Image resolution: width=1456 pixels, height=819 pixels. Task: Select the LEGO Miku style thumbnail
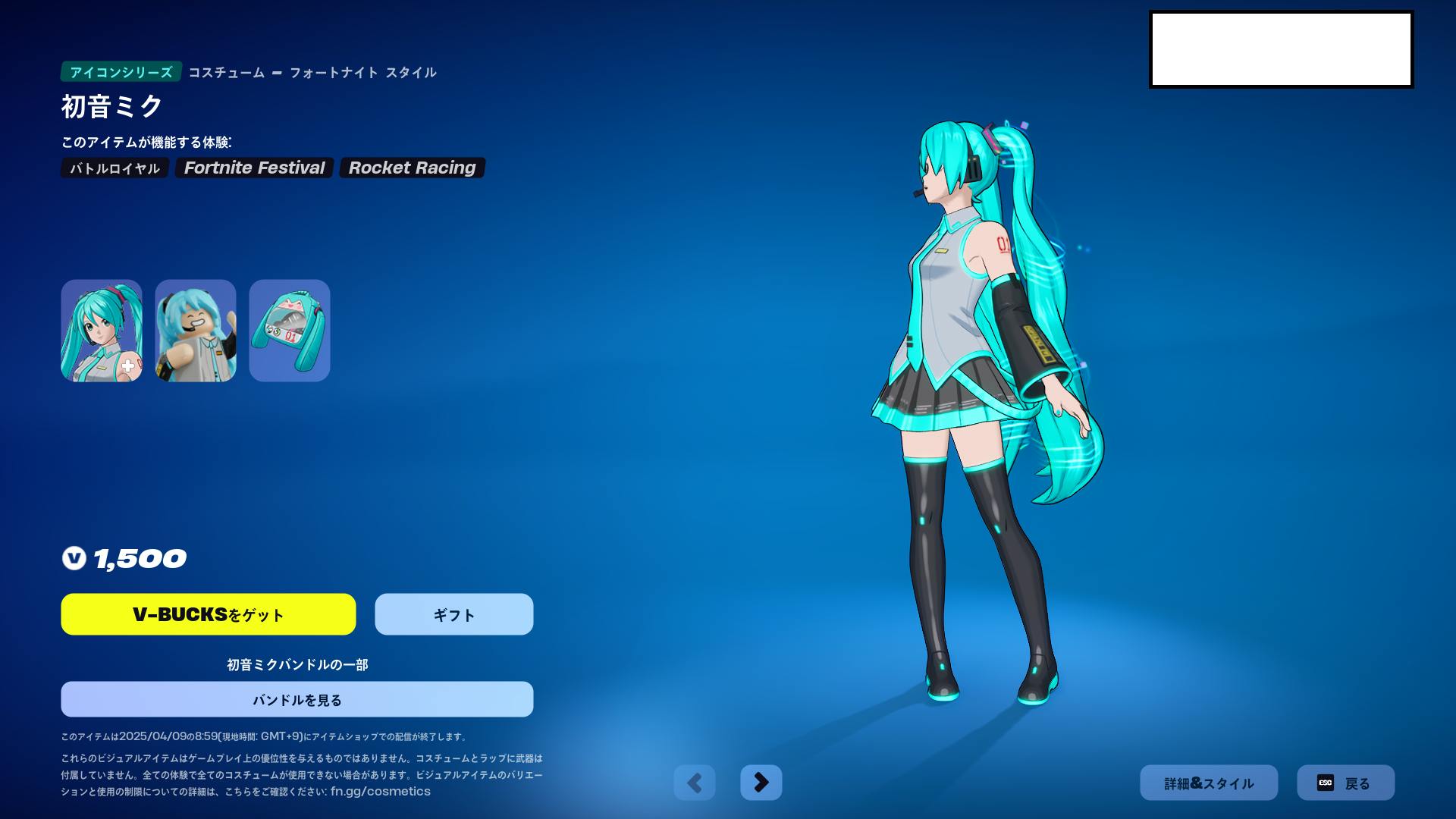tap(195, 330)
